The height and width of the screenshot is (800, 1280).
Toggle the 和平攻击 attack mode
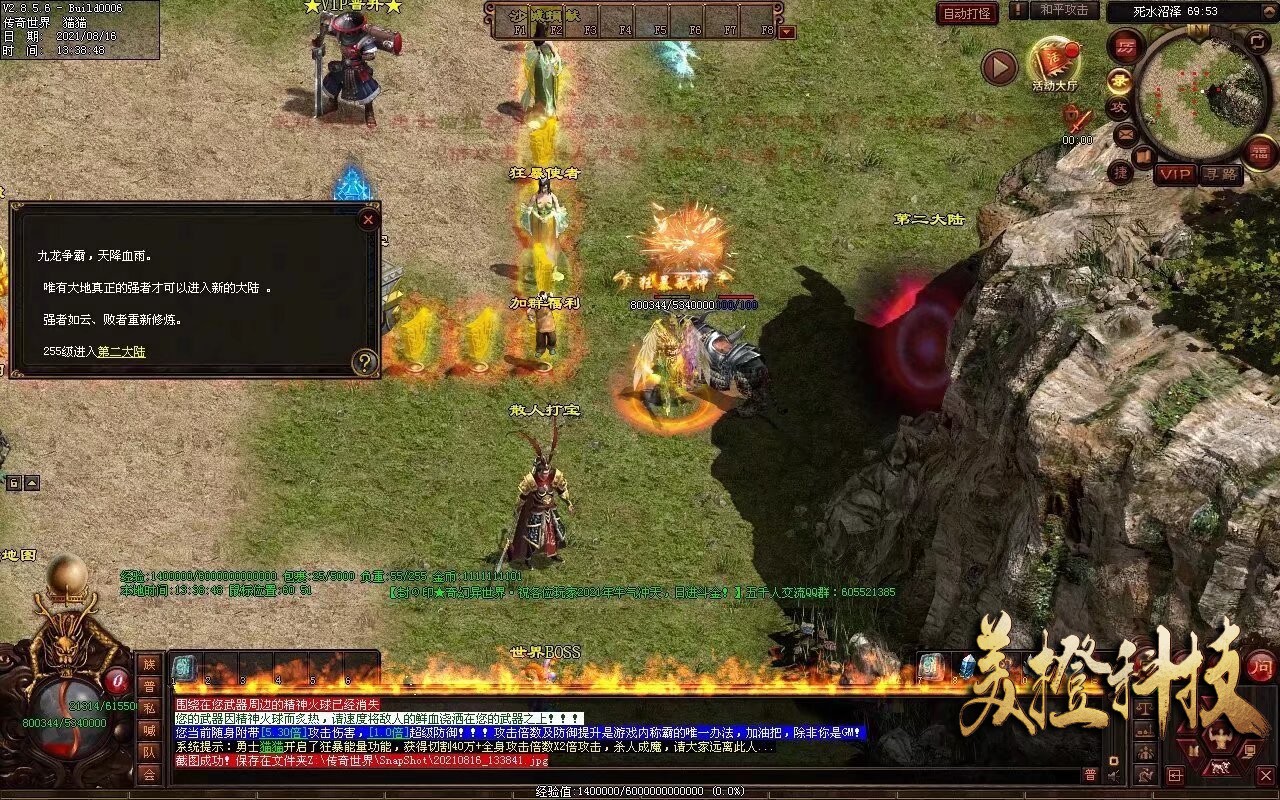pos(1064,11)
